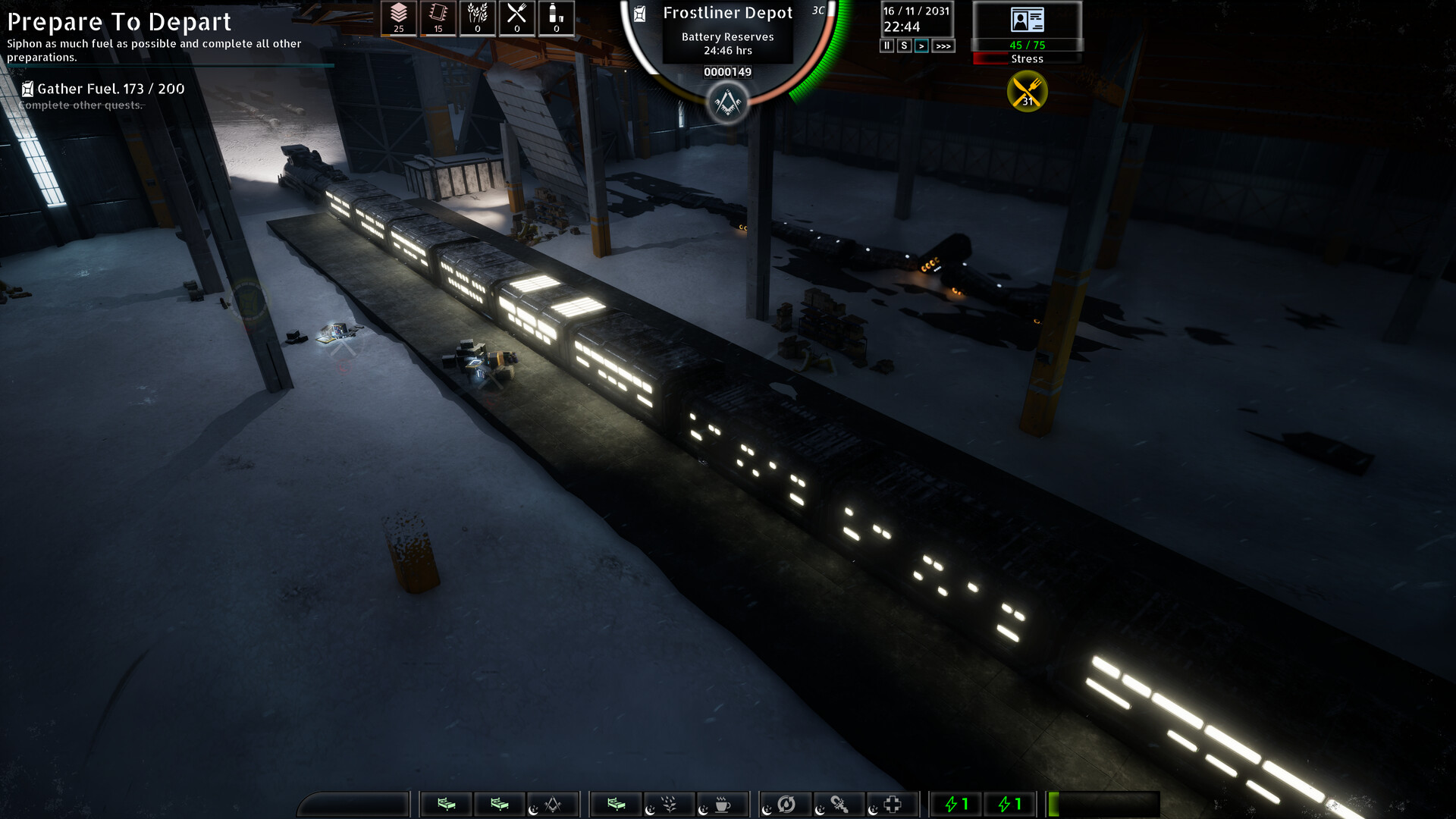Select the water bottle resource icon
The height and width of the screenshot is (819, 1456).
tap(556, 18)
